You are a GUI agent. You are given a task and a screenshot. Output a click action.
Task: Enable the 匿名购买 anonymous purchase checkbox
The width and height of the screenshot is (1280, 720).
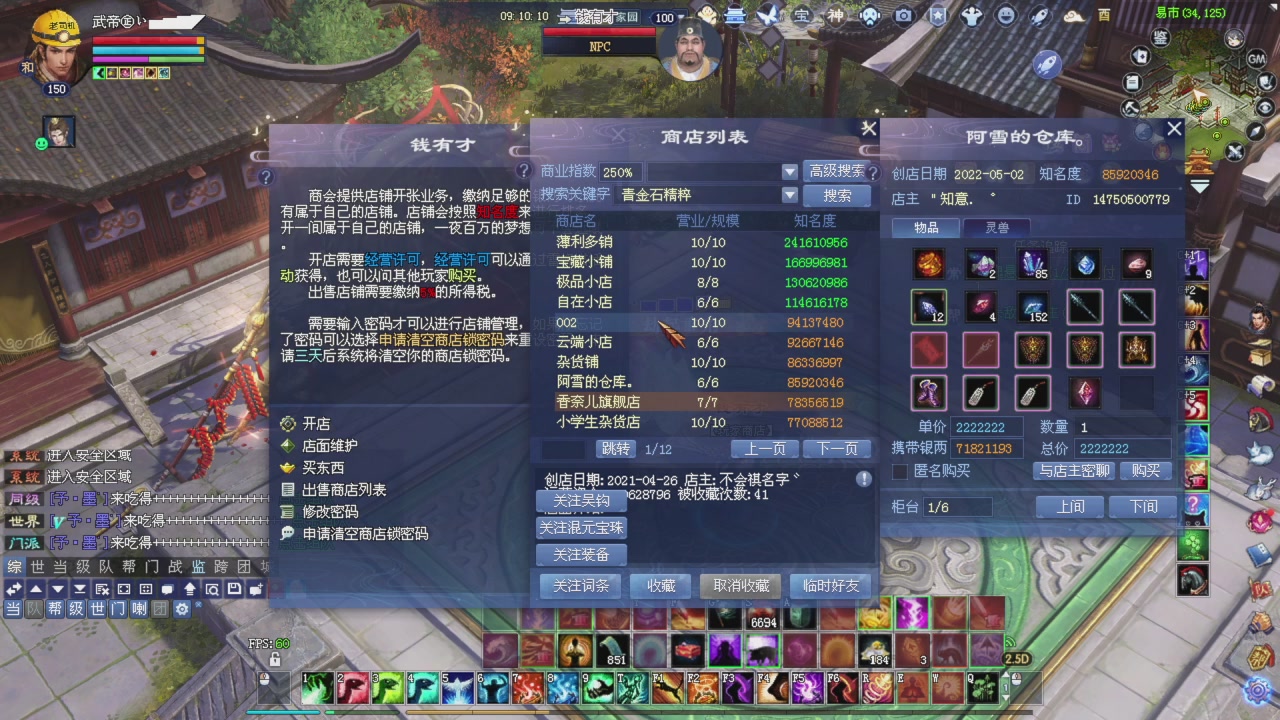click(x=900, y=471)
